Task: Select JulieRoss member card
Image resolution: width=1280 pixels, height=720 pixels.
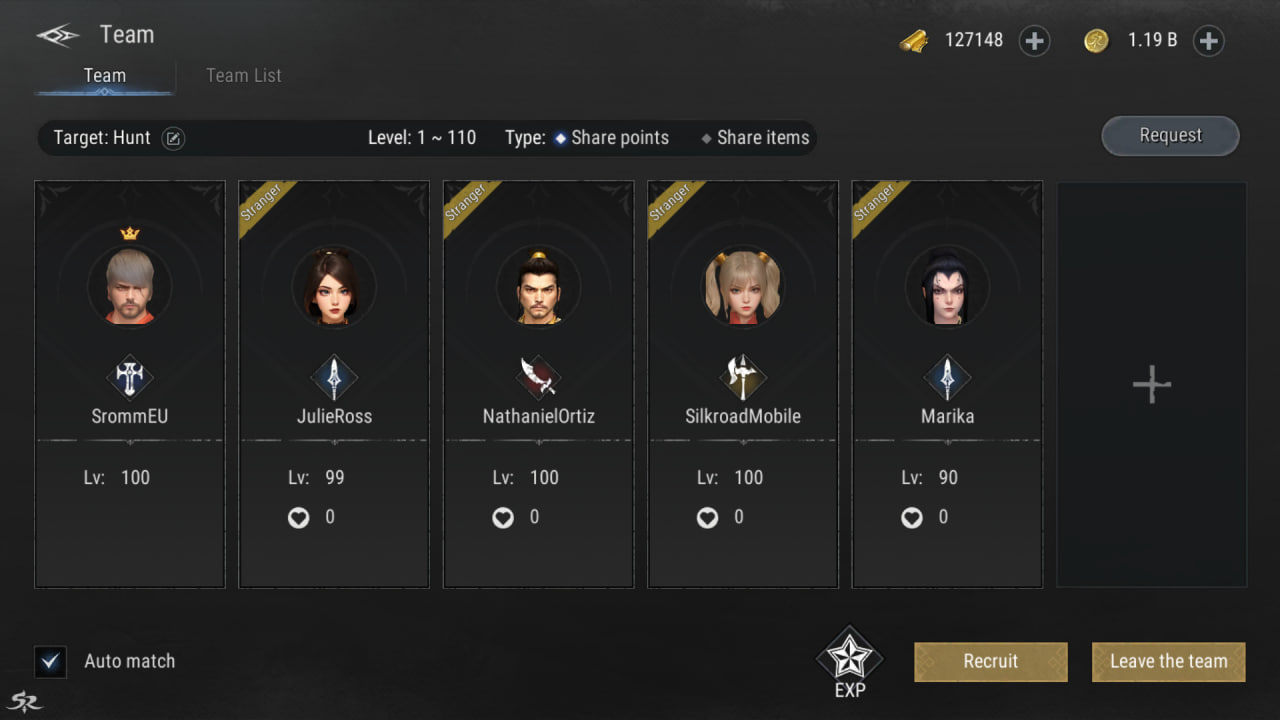Action: (334, 385)
